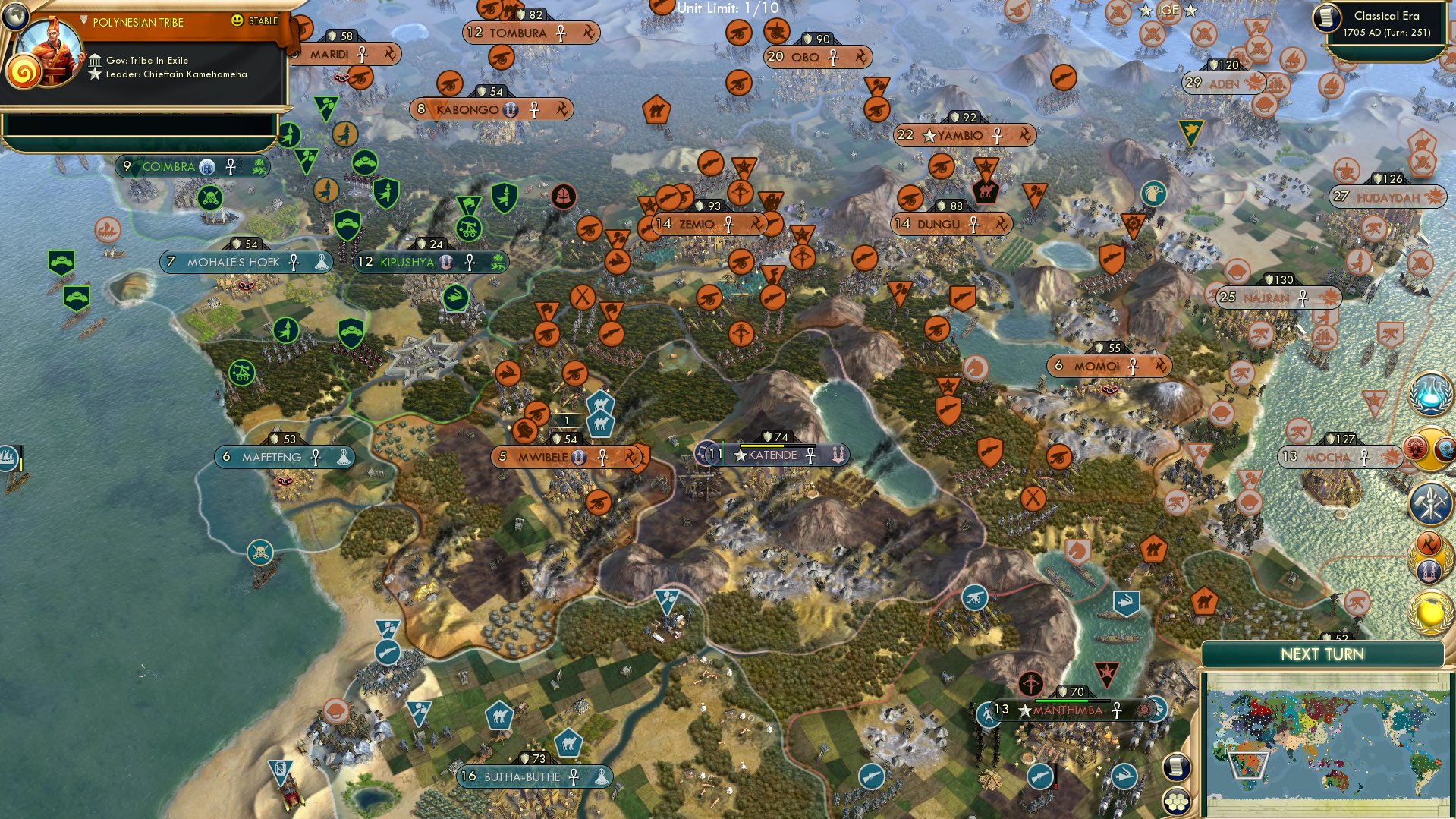This screenshot has height=819, width=1456.
Task: Click the ankh religion icon on Katende's banner
Action: coord(811,456)
